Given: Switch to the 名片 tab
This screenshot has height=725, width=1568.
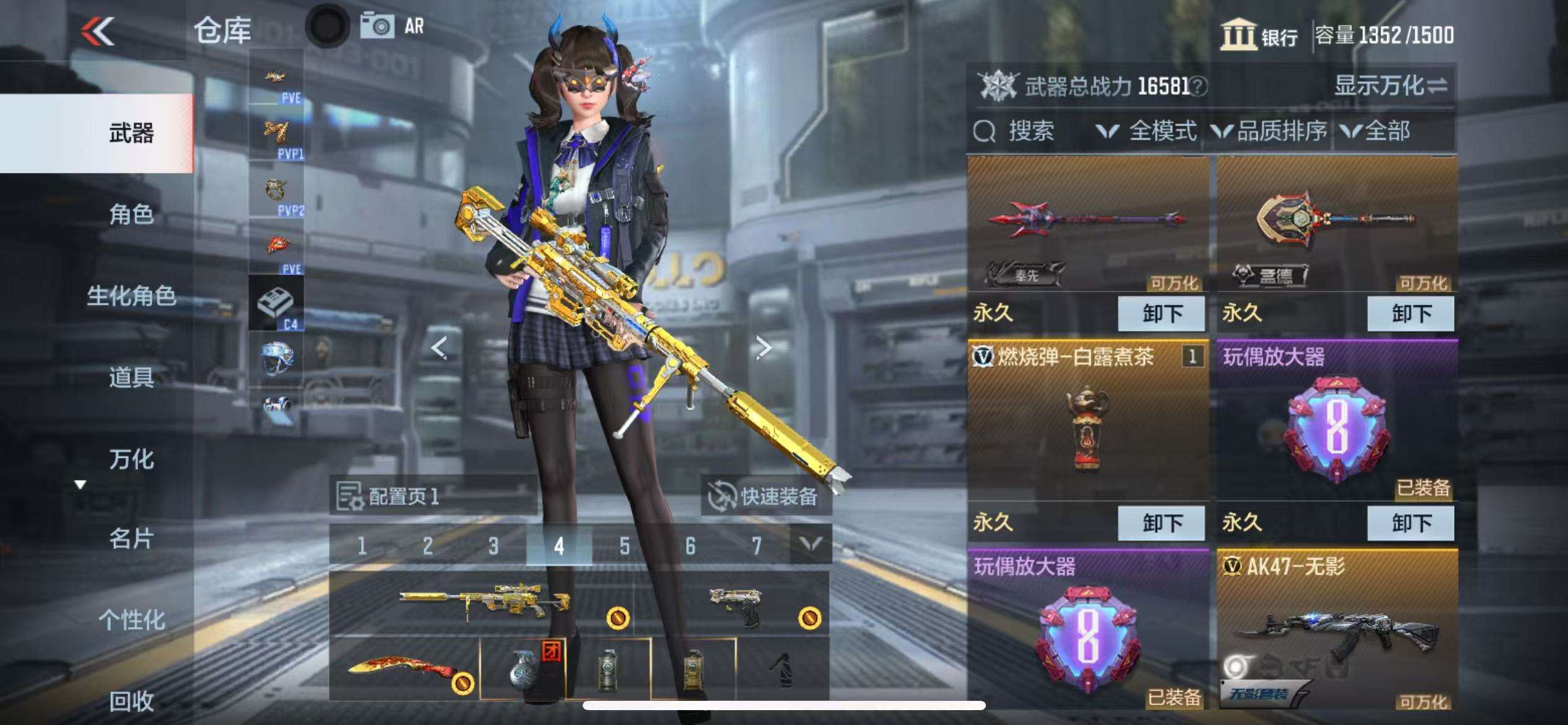Looking at the screenshot, I should [x=131, y=539].
